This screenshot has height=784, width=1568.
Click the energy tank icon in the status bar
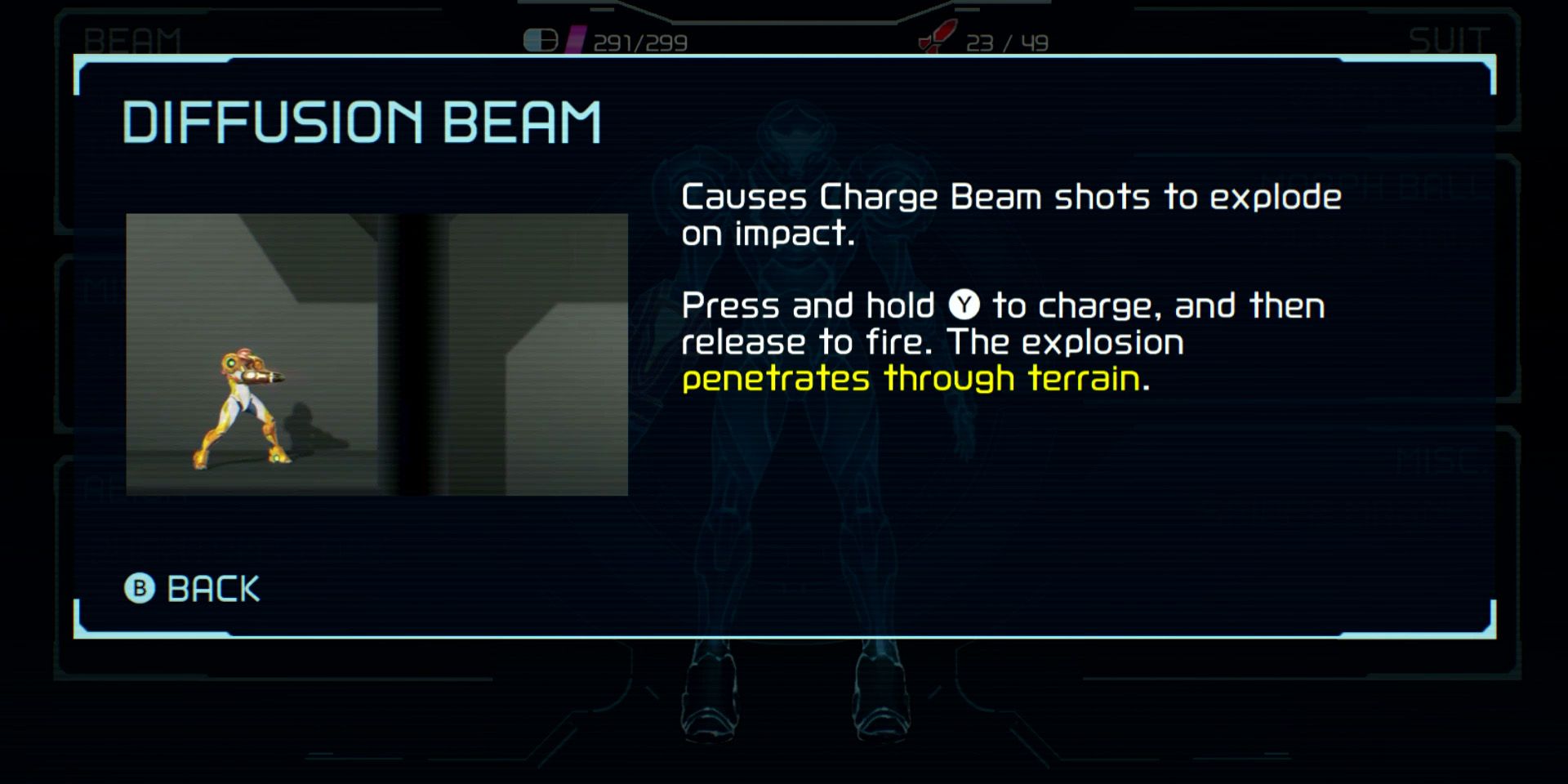pos(541,38)
